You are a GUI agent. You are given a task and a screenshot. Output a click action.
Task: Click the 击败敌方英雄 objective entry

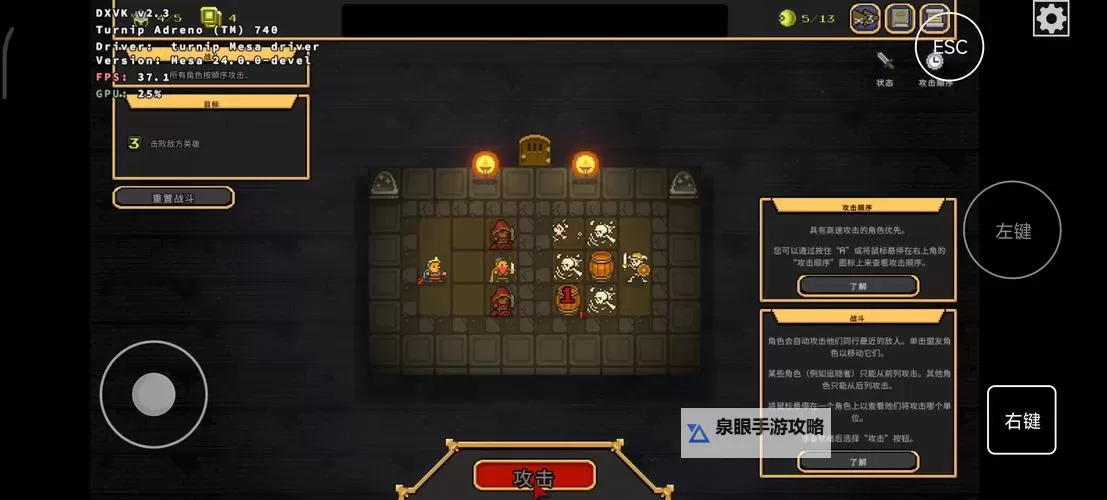tap(175, 144)
